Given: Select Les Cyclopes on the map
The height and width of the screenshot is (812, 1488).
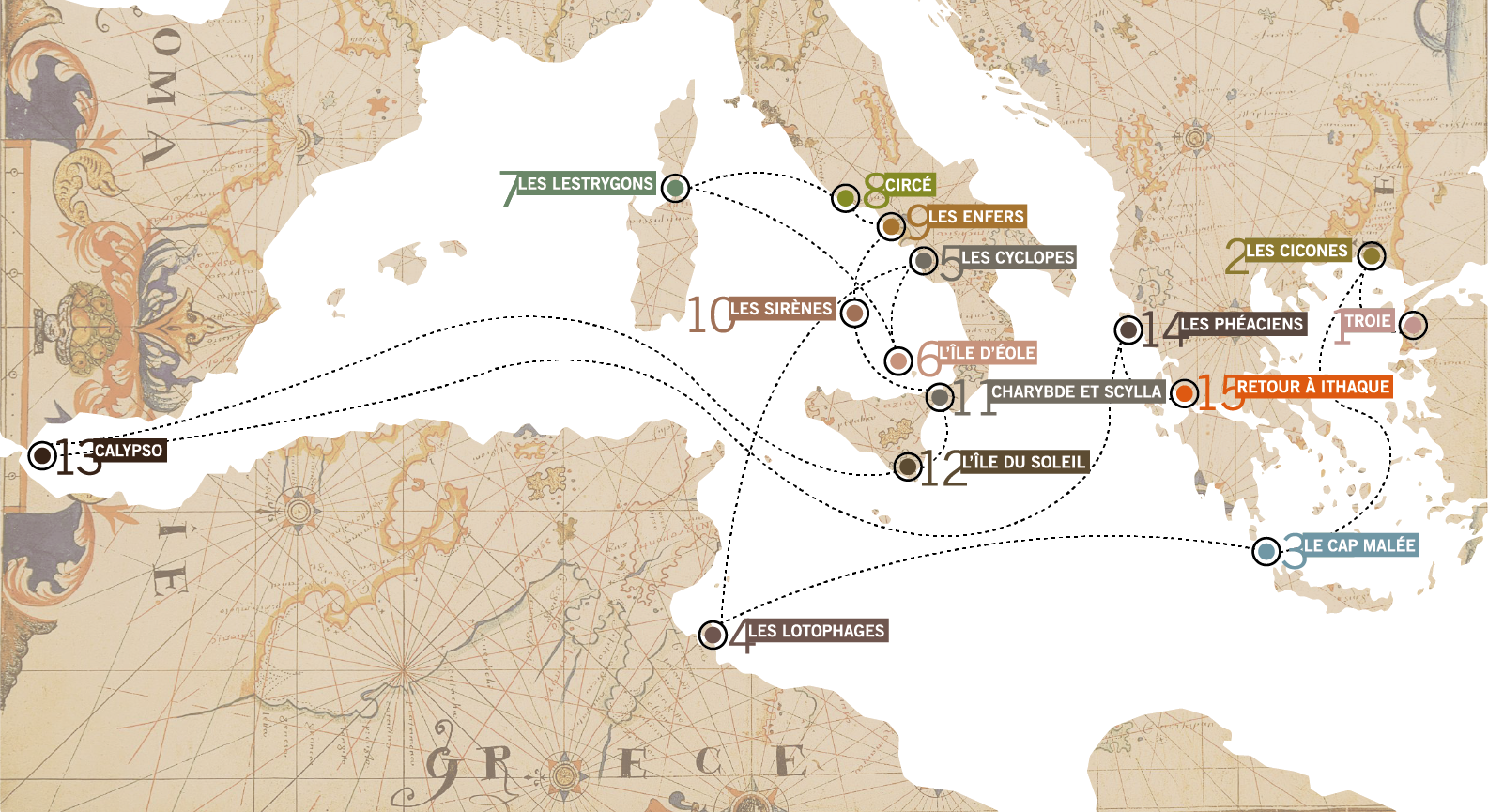Looking at the screenshot, I should tap(924, 260).
